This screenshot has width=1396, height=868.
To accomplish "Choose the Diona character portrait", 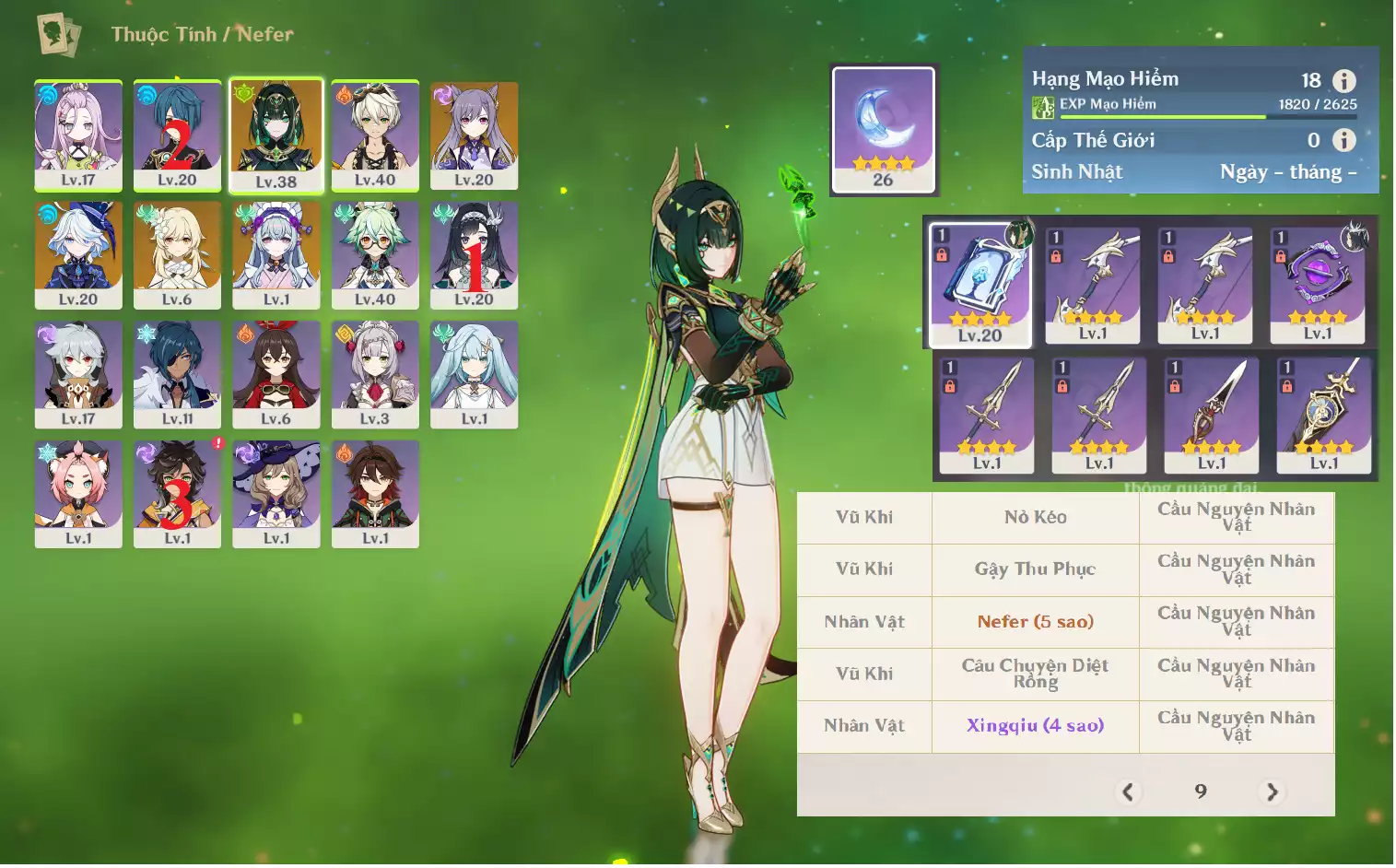I will tap(78, 494).
